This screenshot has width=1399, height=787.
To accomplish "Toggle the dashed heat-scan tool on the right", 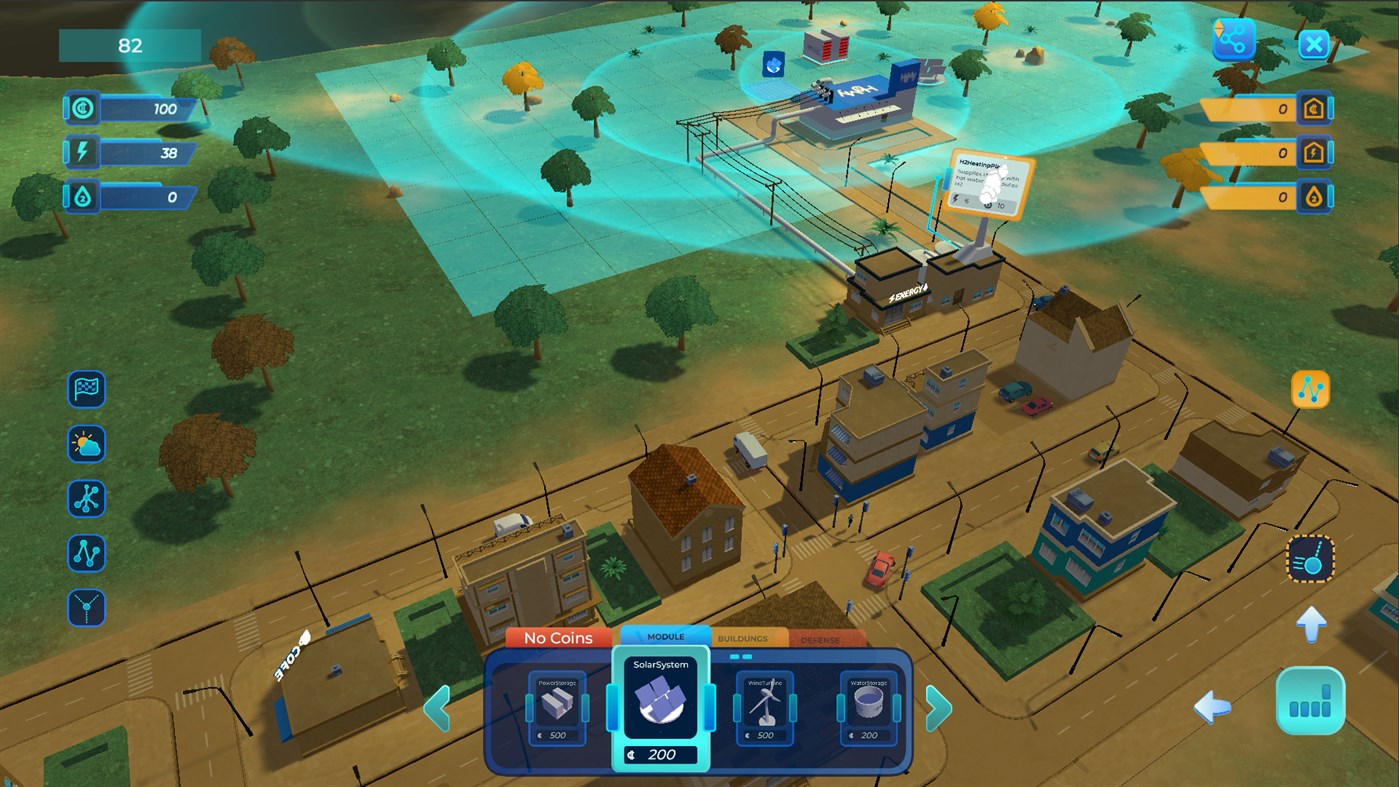I will (1311, 560).
